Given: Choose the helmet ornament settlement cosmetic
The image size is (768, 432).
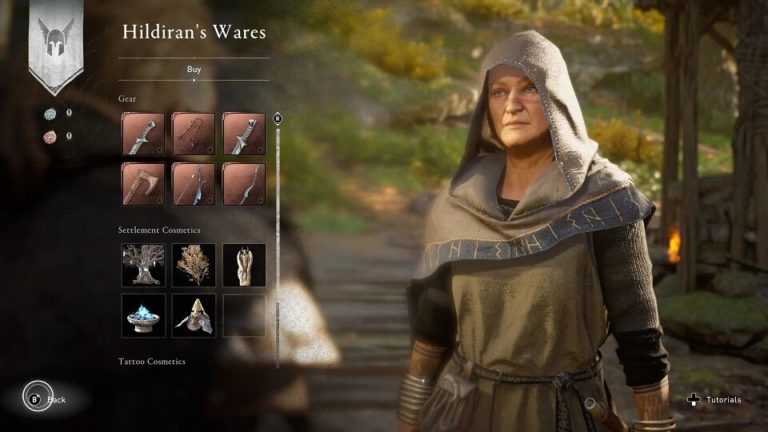Looking at the screenshot, I should (x=193, y=315).
